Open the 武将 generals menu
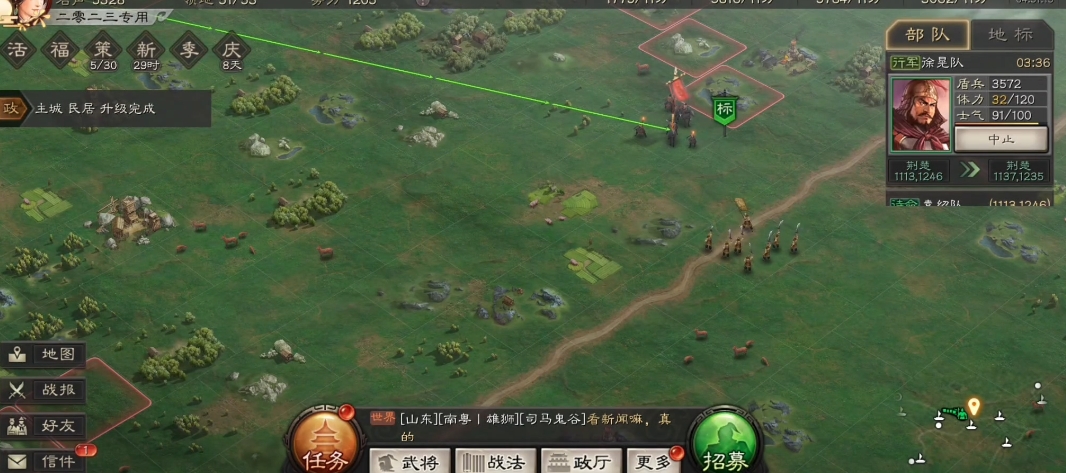The height and width of the screenshot is (473, 1066). (x=410, y=462)
